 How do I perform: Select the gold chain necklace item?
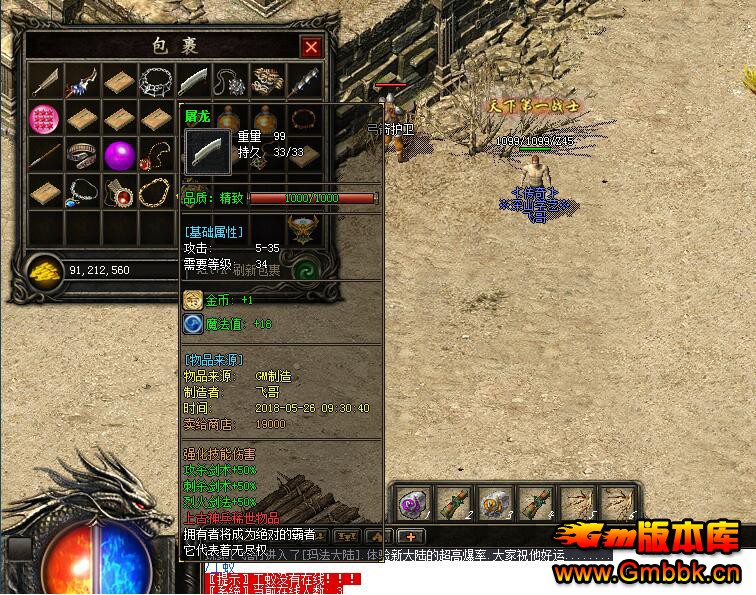click(x=157, y=191)
